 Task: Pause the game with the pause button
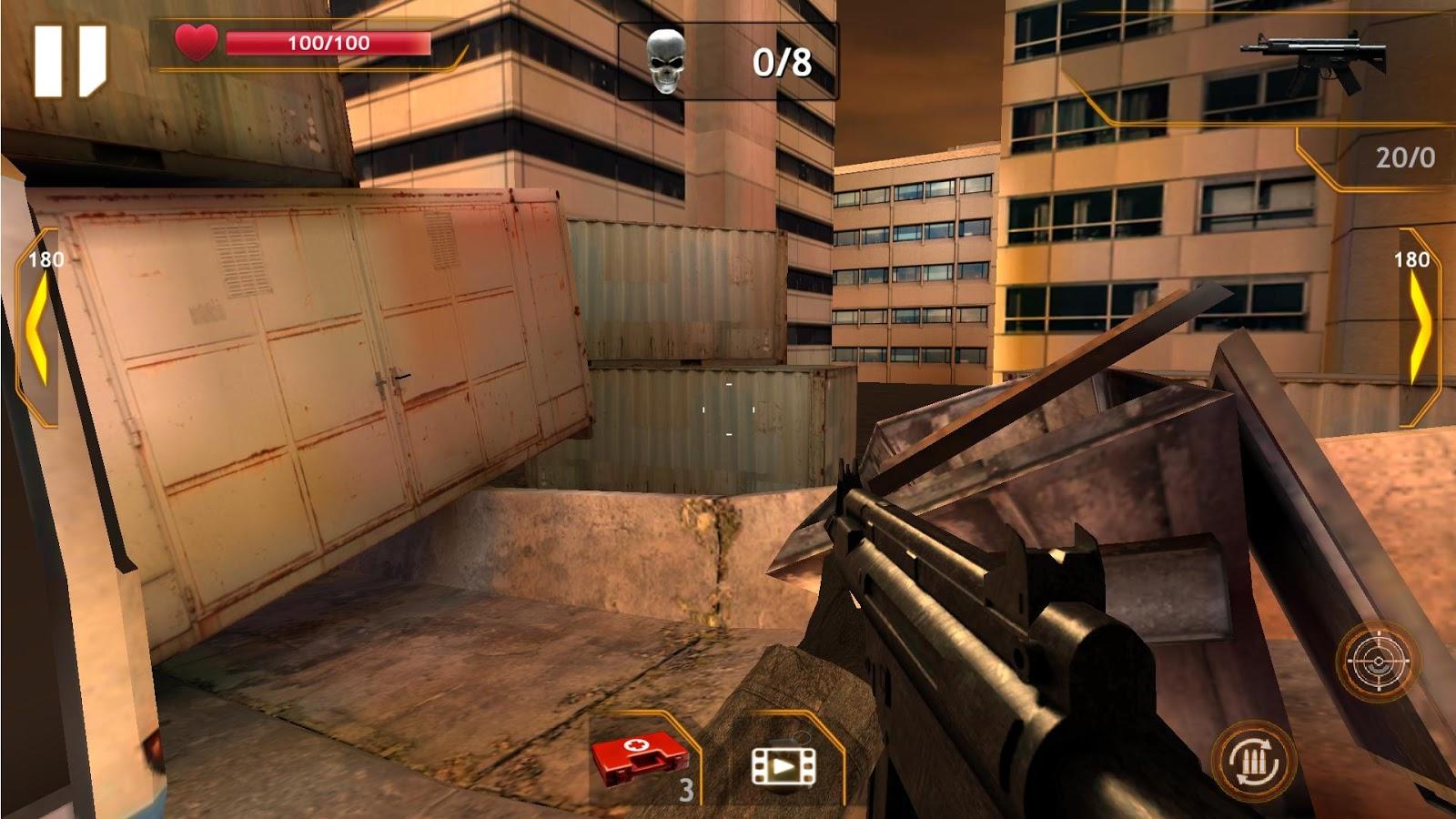click(x=70, y=61)
